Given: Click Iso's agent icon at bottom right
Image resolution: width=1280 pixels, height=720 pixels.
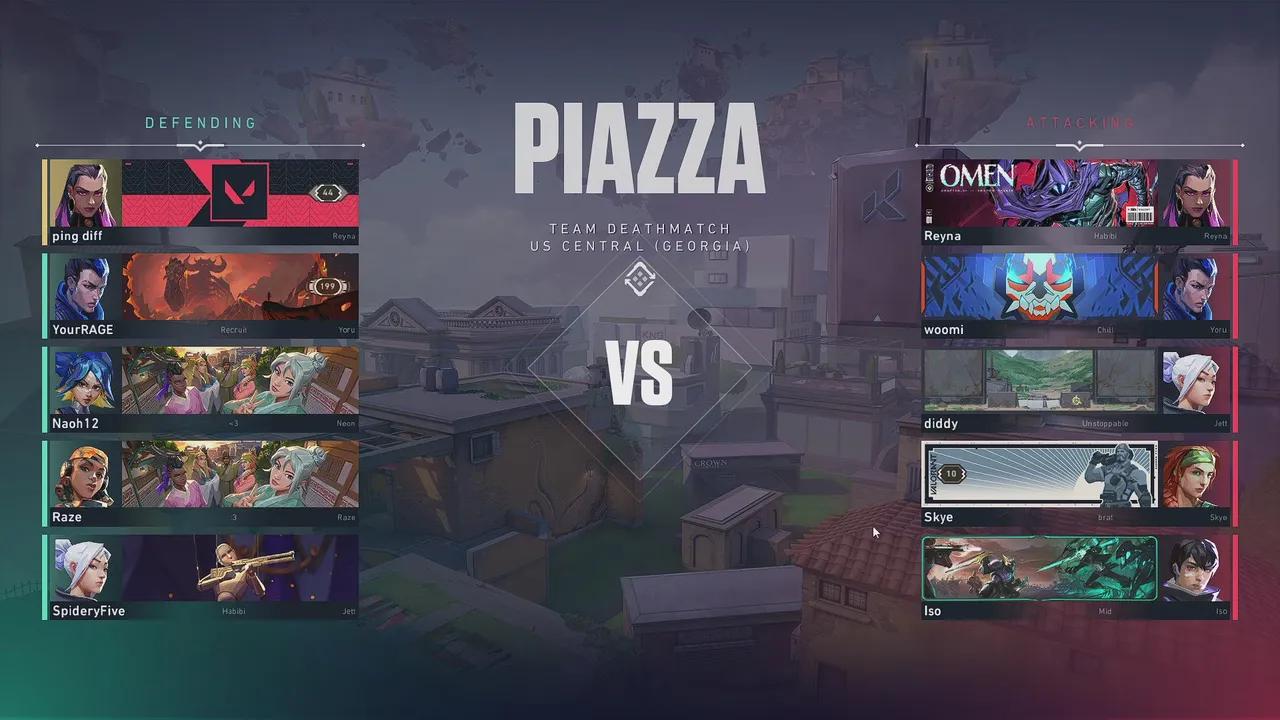Looking at the screenshot, I should (x=1198, y=568).
